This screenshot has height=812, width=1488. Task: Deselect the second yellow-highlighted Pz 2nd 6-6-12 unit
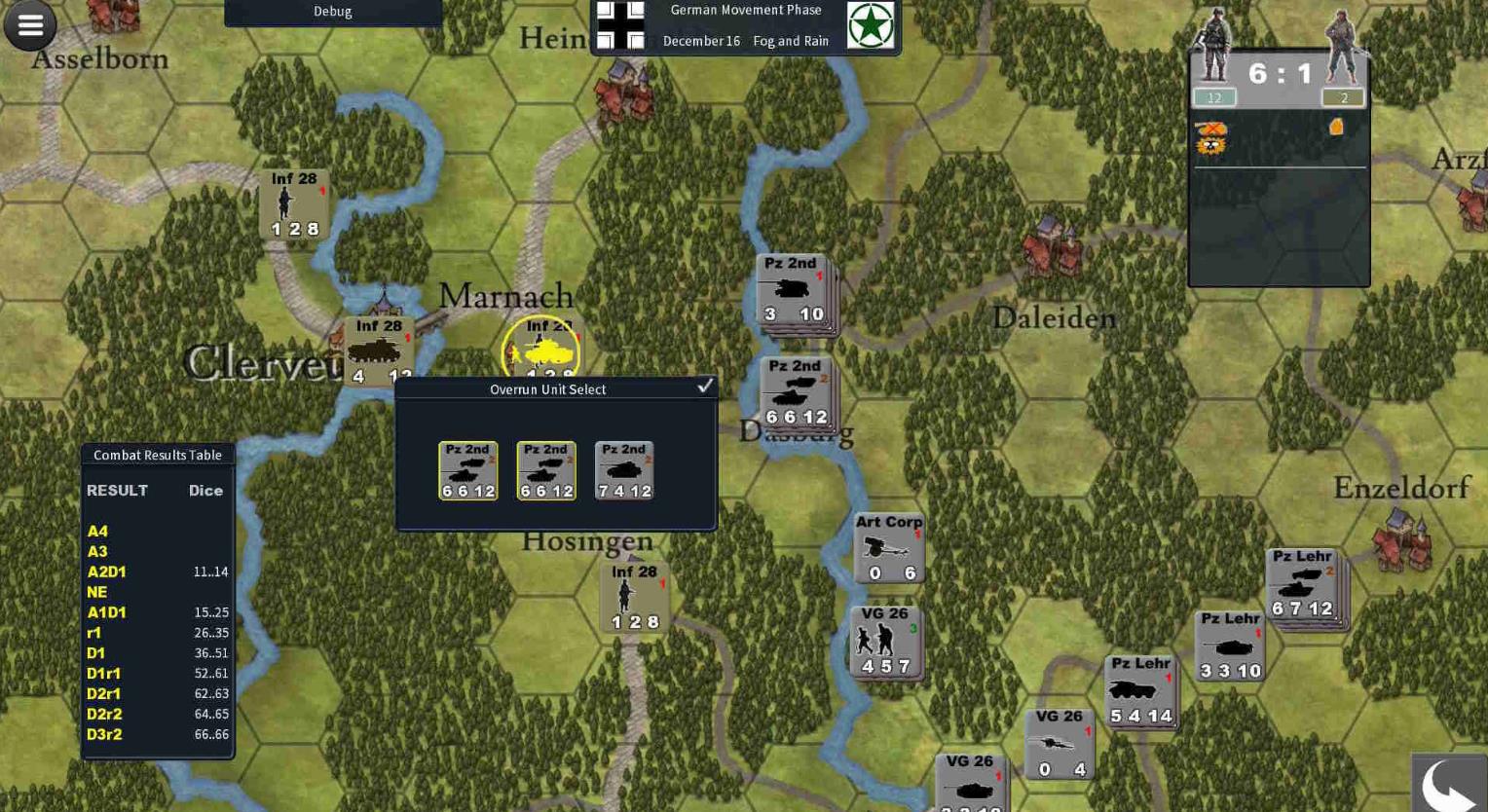point(545,470)
